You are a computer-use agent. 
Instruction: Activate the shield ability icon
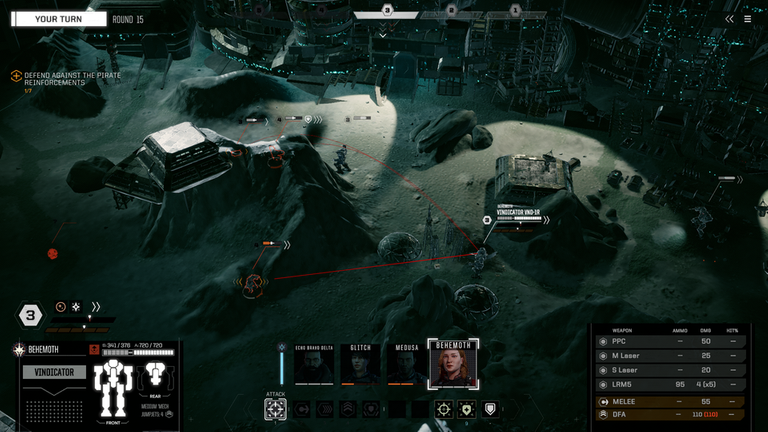click(x=489, y=409)
